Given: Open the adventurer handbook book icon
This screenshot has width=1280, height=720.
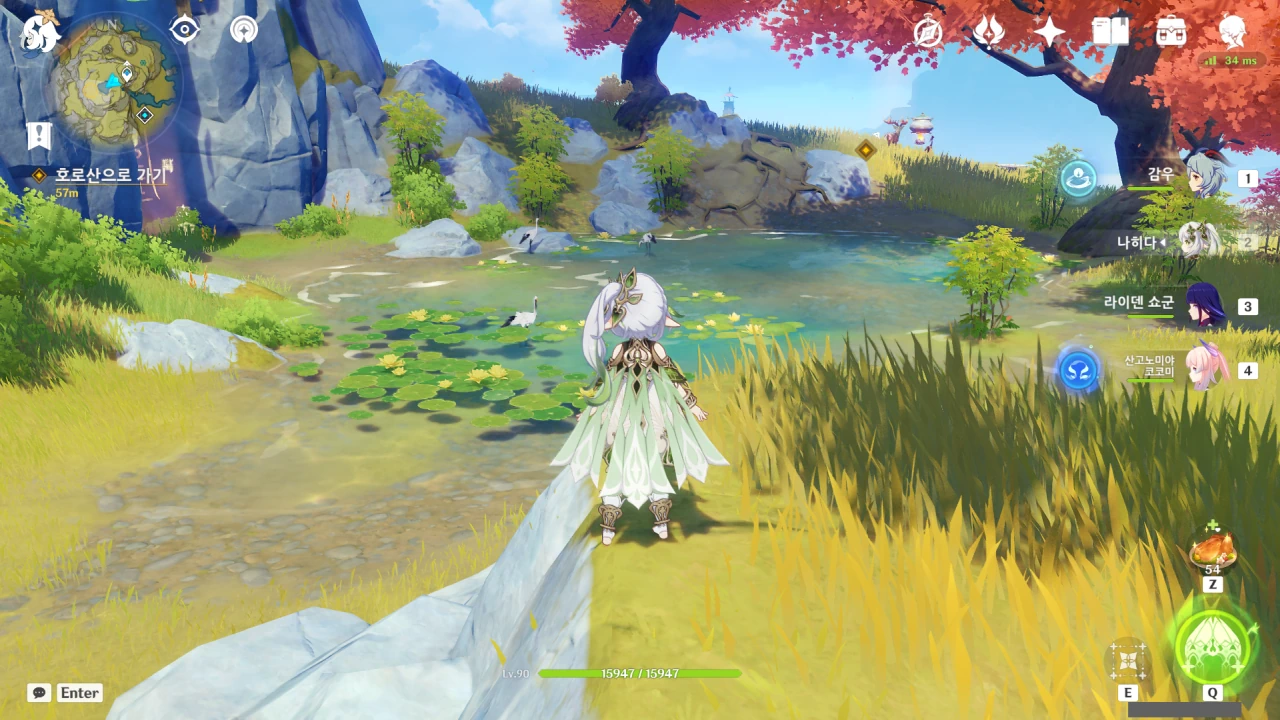Looking at the screenshot, I should (1110, 32).
